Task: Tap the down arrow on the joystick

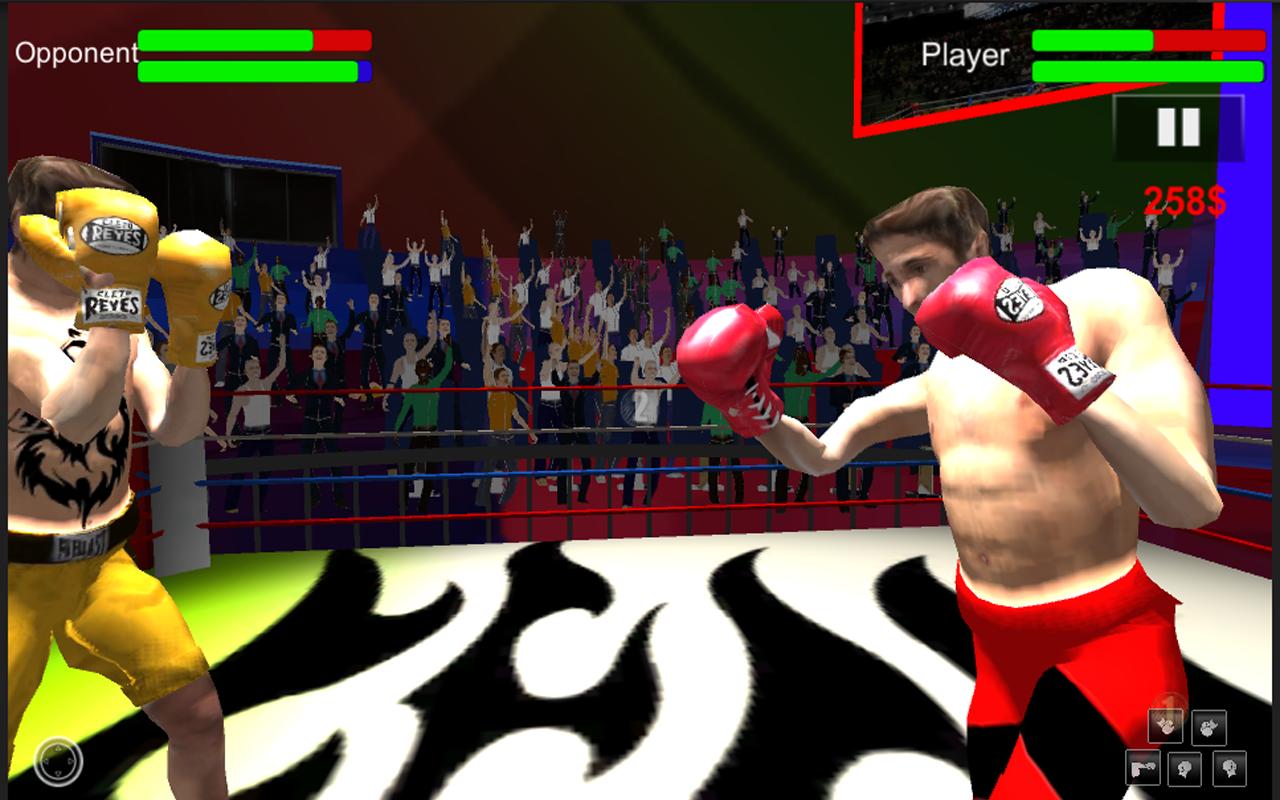Action: pyautogui.click(x=58, y=773)
